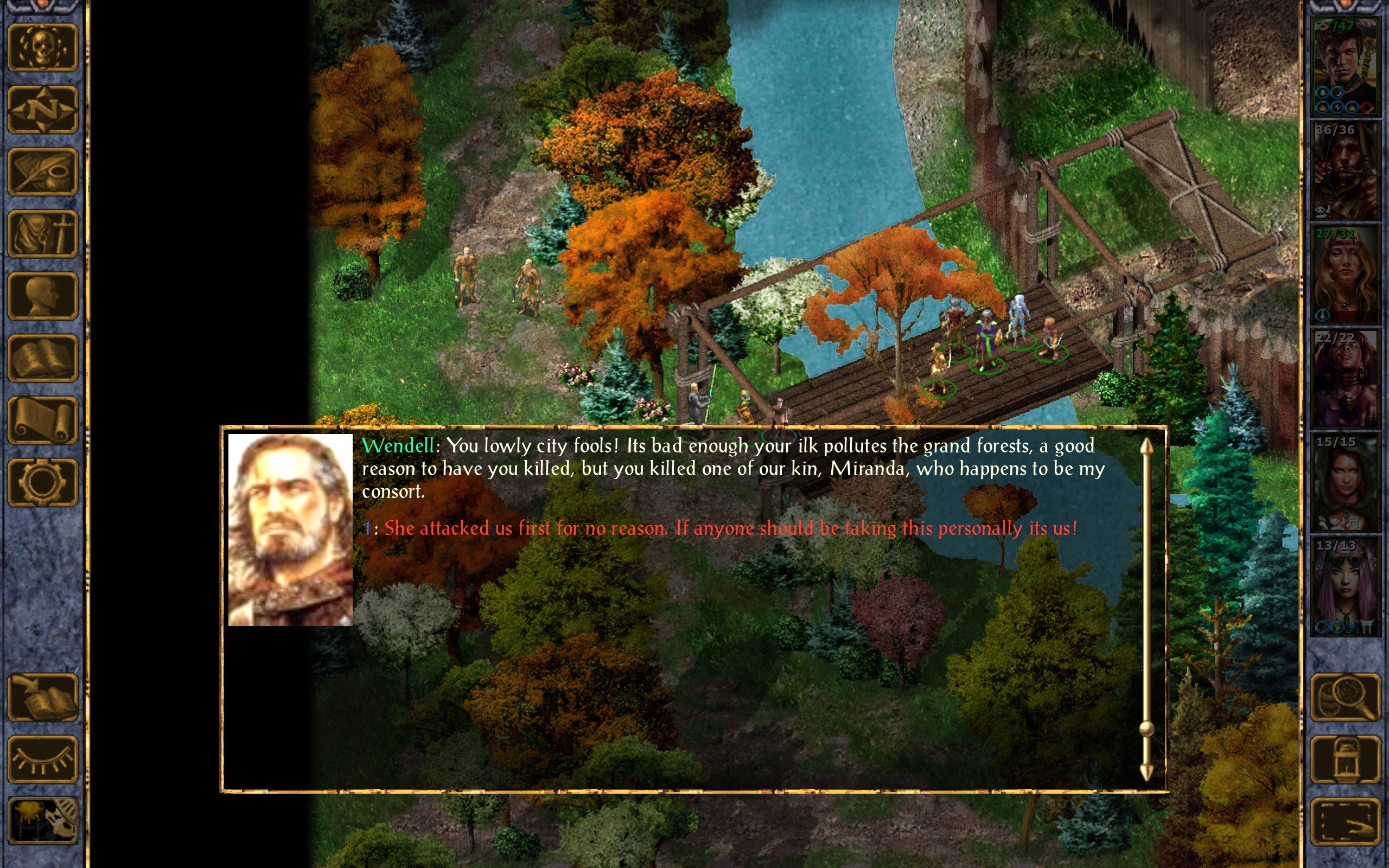Quick save using the book-and-arrow icon
This screenshot has width=1389, height=868.
point(43,697)
